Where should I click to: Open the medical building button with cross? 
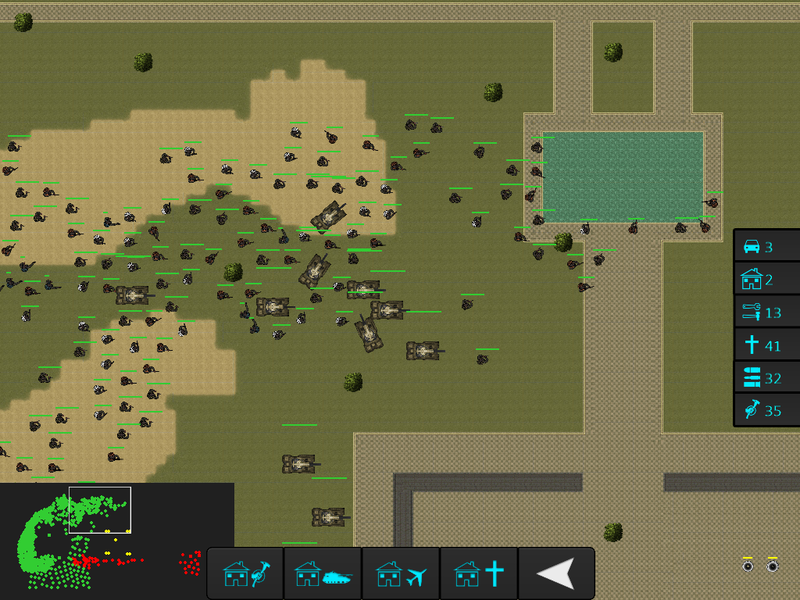tap(478, 574)
